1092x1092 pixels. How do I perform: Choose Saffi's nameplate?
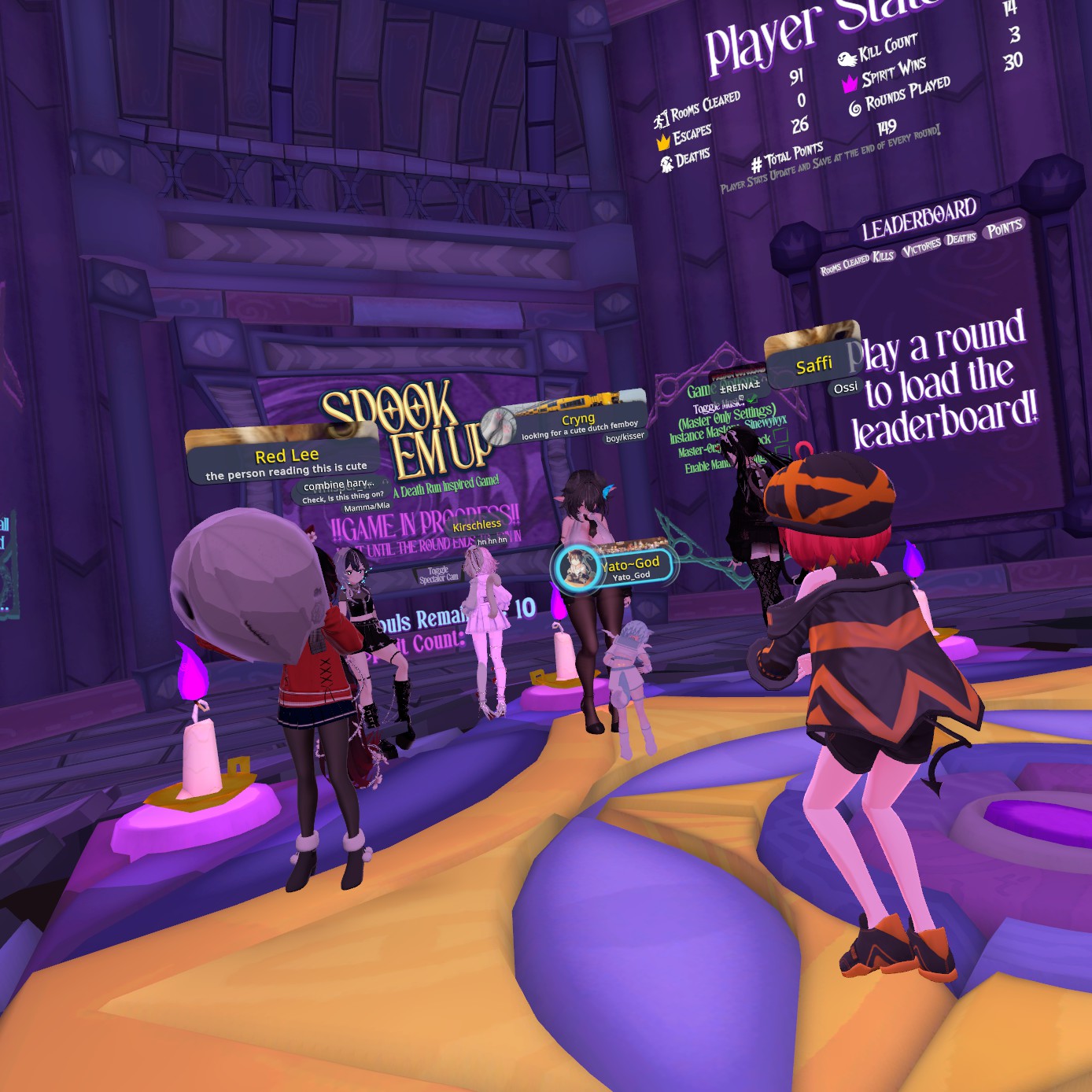(x=813, y=364)
